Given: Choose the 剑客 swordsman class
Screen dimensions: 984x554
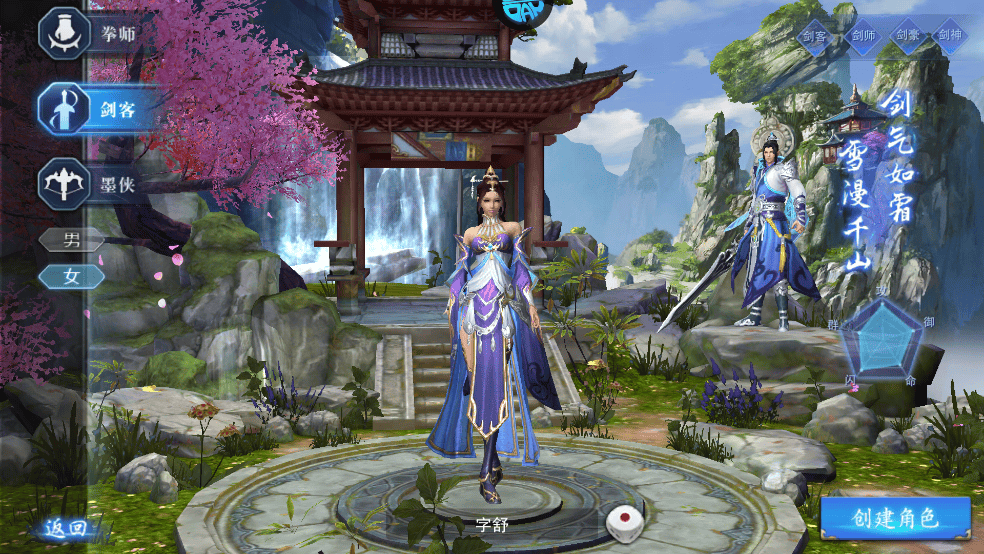Looking at the screenshot, I should 98,109.
